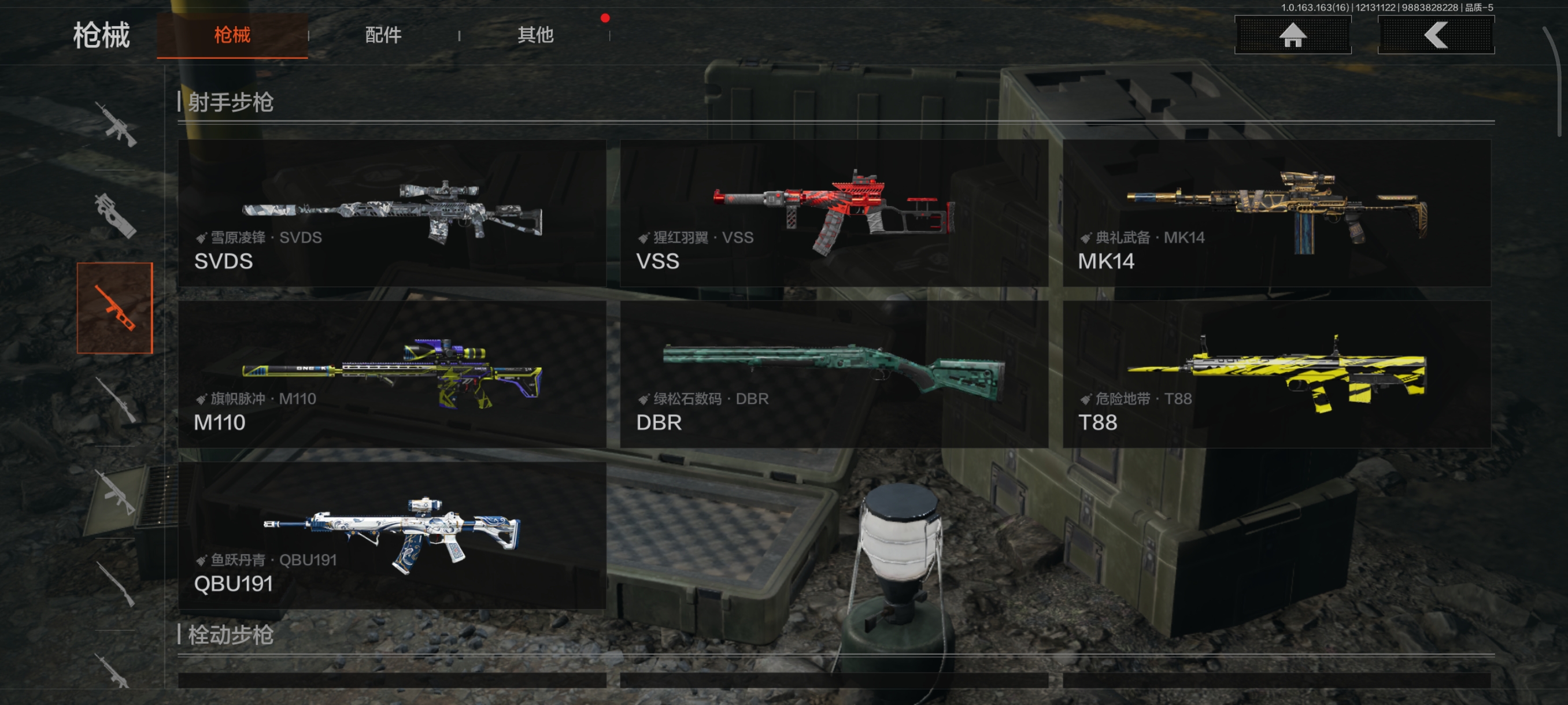Open the 其他 tab
The image size is (1568, 705).
[535, 35]
